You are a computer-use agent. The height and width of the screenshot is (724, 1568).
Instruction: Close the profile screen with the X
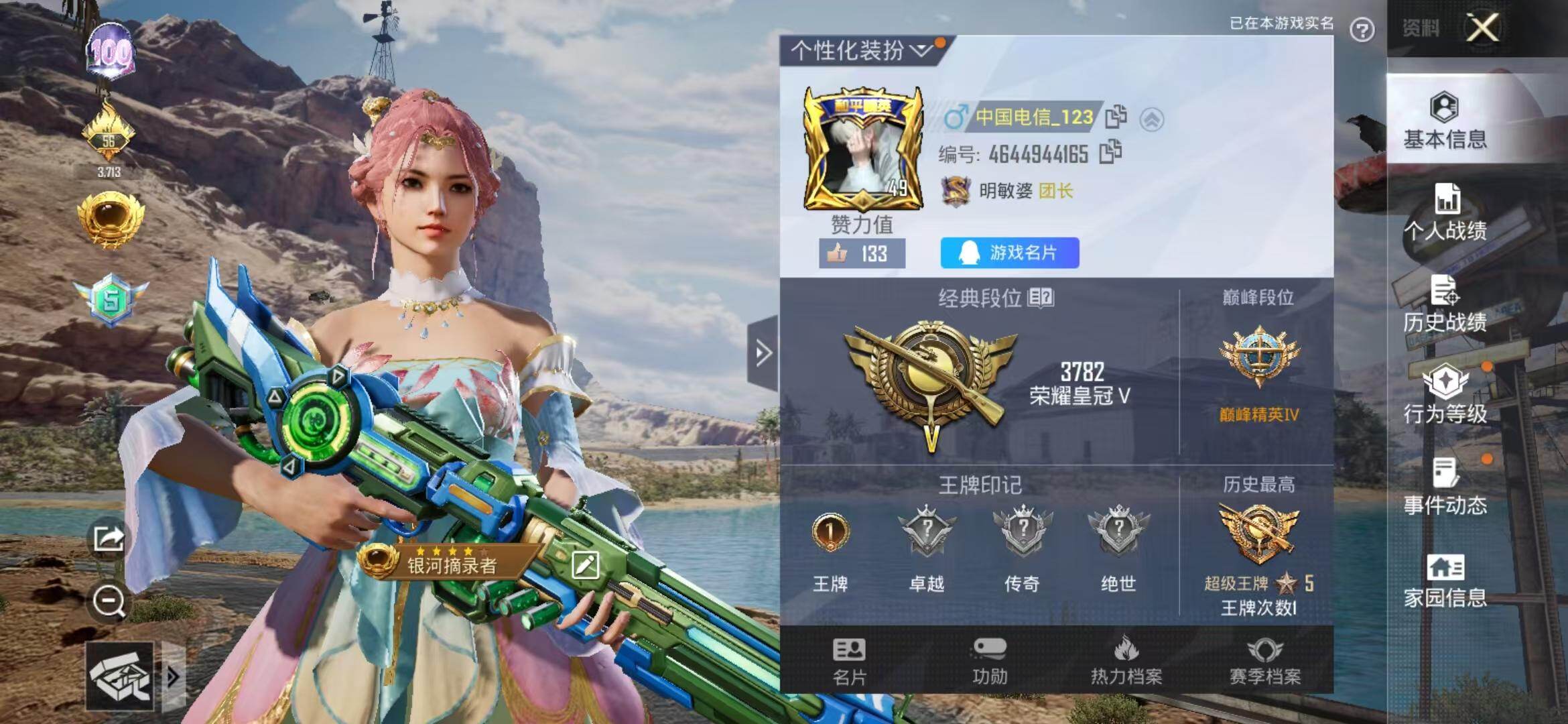pos(1482,28)
